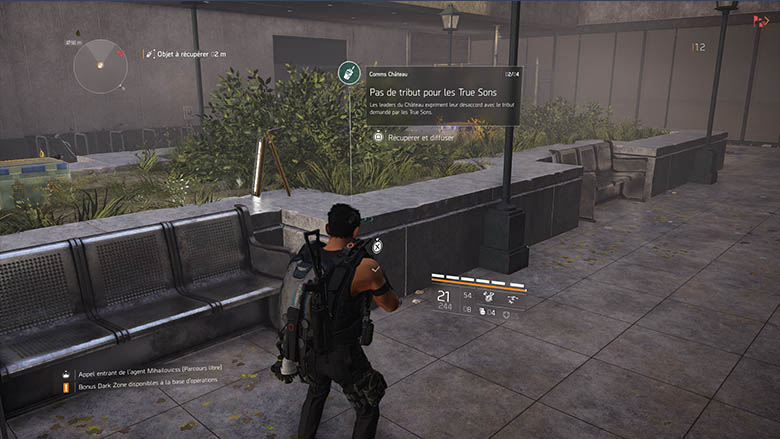
Task: Click the circular minimap radar
Action: point(100,66)
